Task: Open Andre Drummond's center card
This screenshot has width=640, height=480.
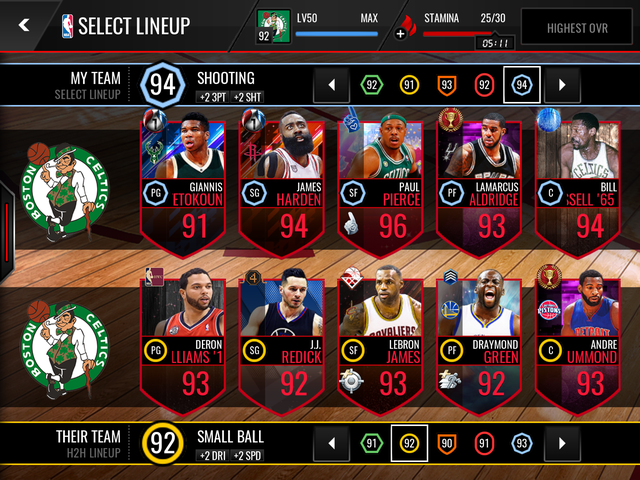Action: (x=578, y=341)
